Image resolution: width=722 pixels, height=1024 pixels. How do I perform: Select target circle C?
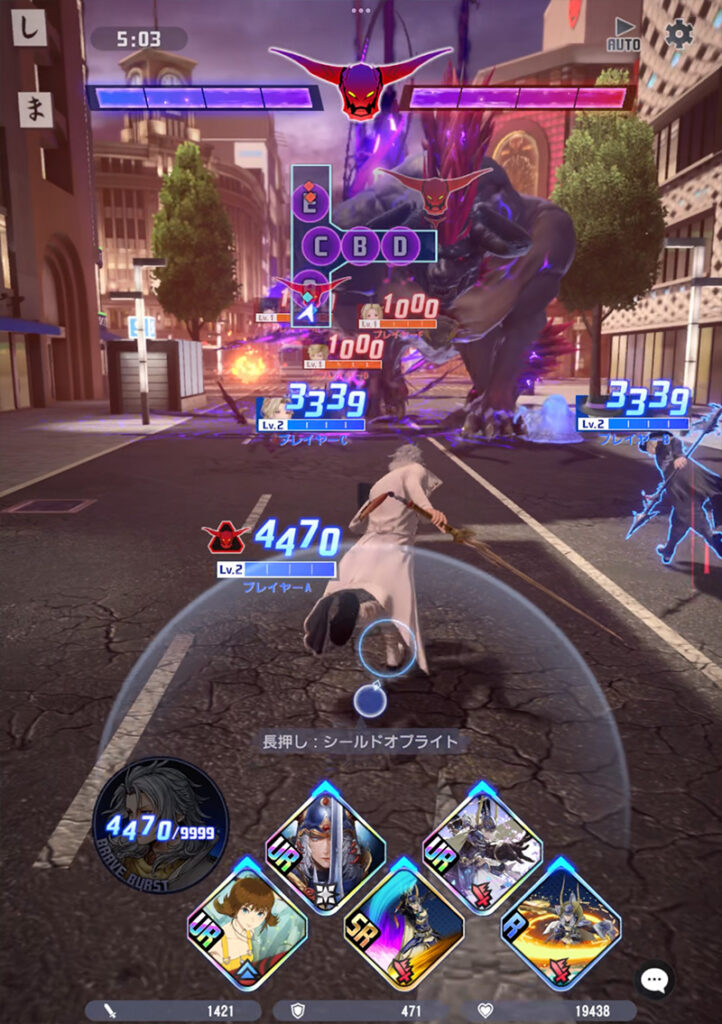point(321,246)
